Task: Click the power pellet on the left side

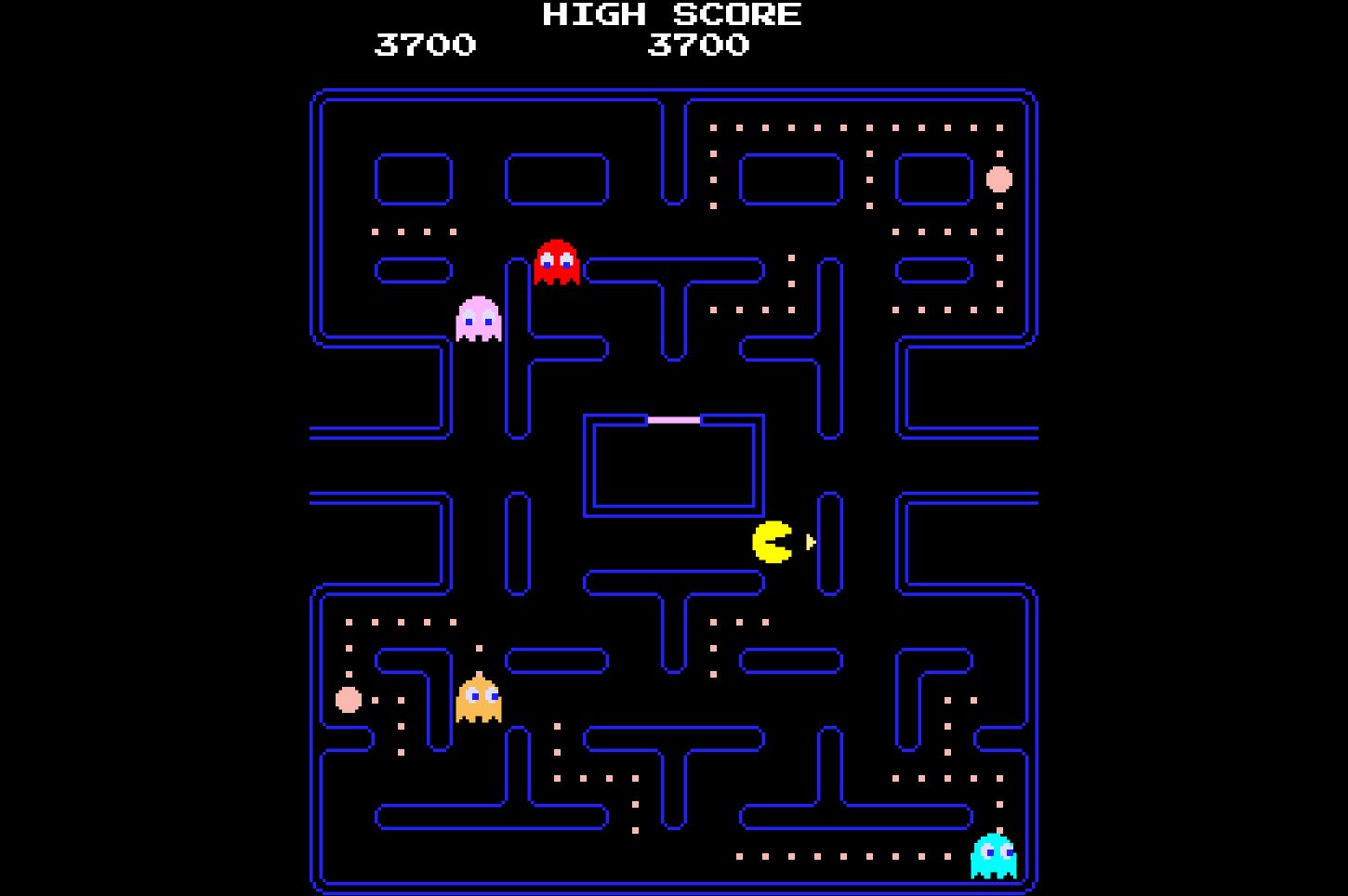Action: point(348,698)
